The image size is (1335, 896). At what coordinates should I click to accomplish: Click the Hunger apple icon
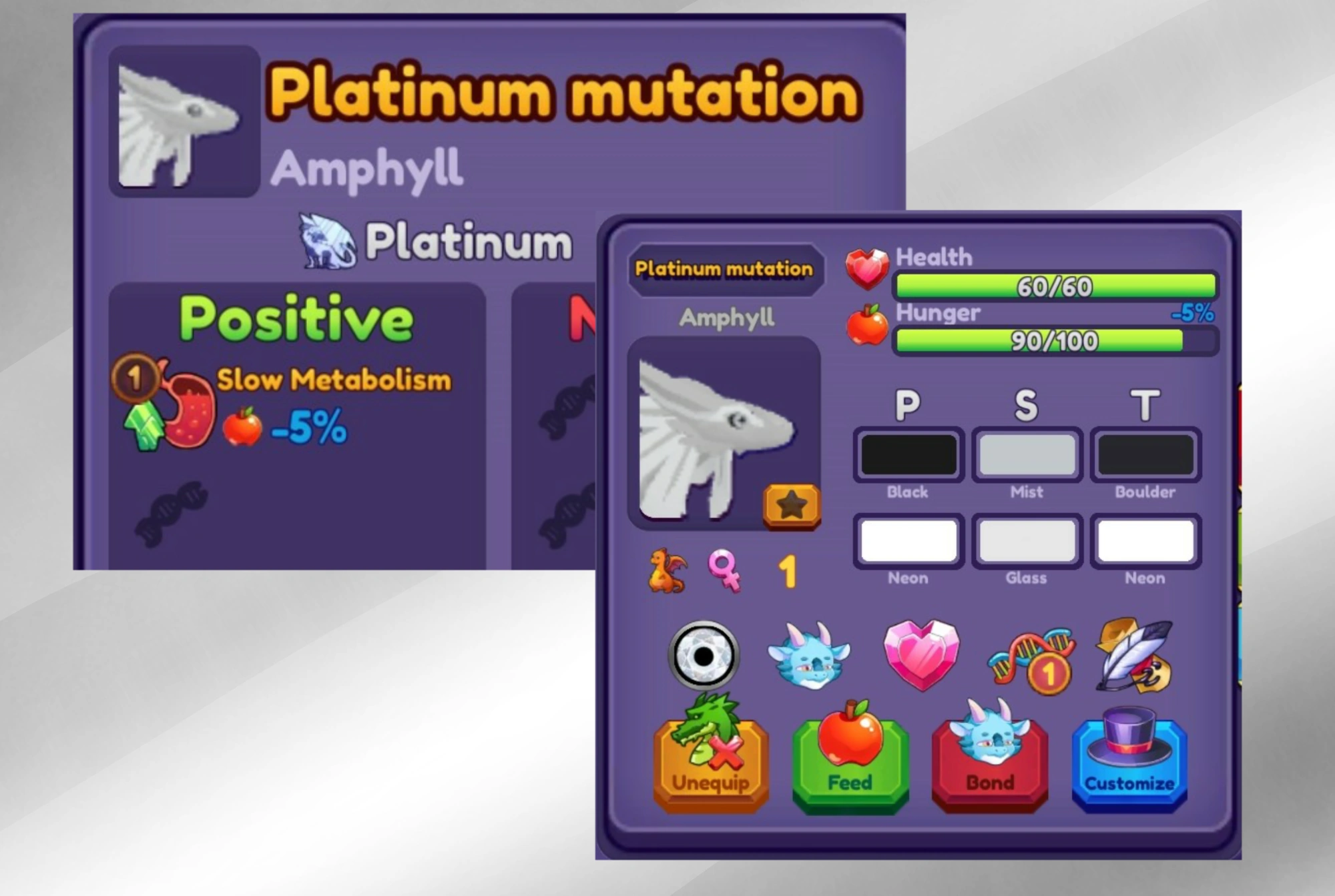point(868,324)
